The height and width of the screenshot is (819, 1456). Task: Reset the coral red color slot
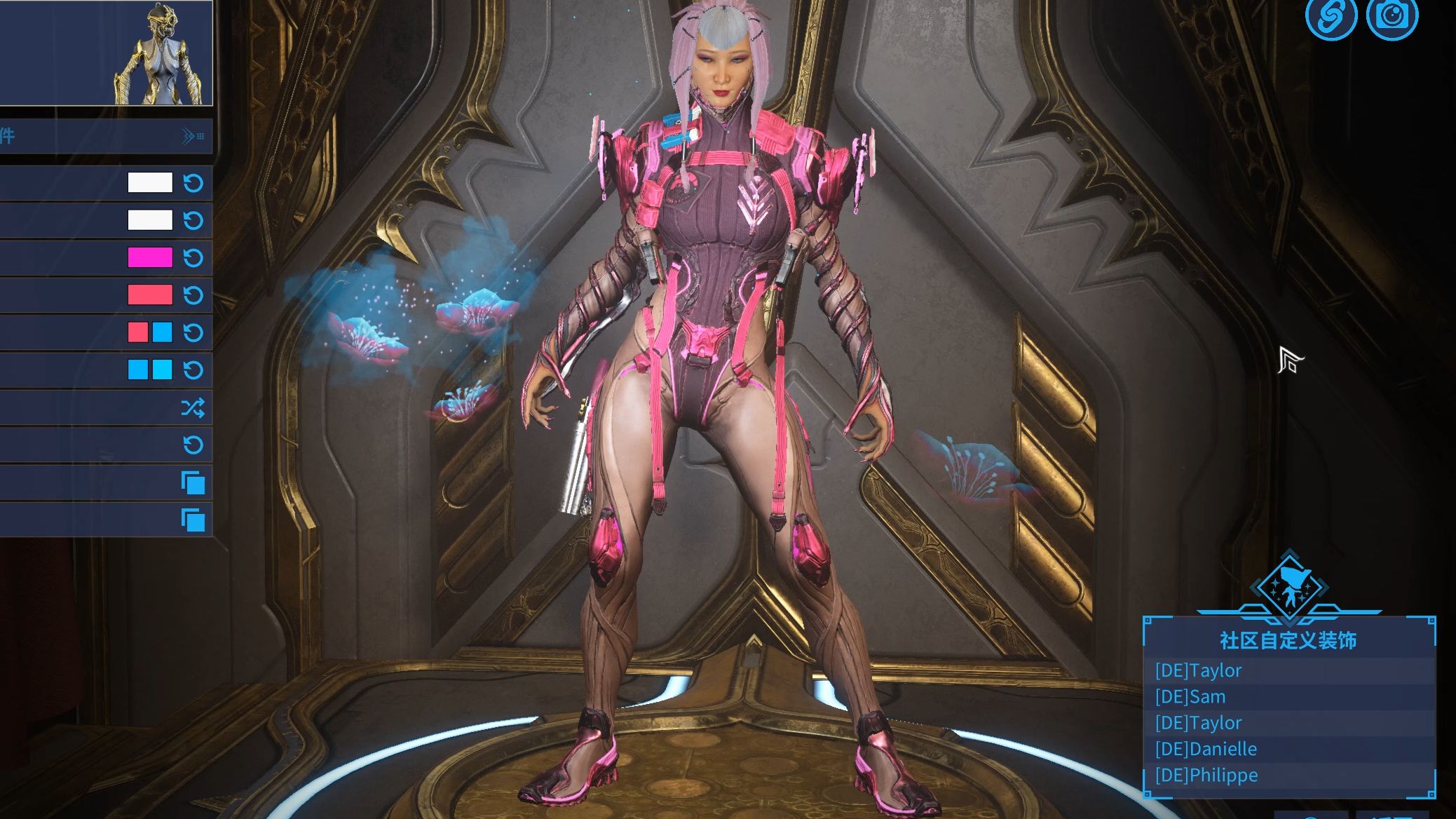[193, 295]
